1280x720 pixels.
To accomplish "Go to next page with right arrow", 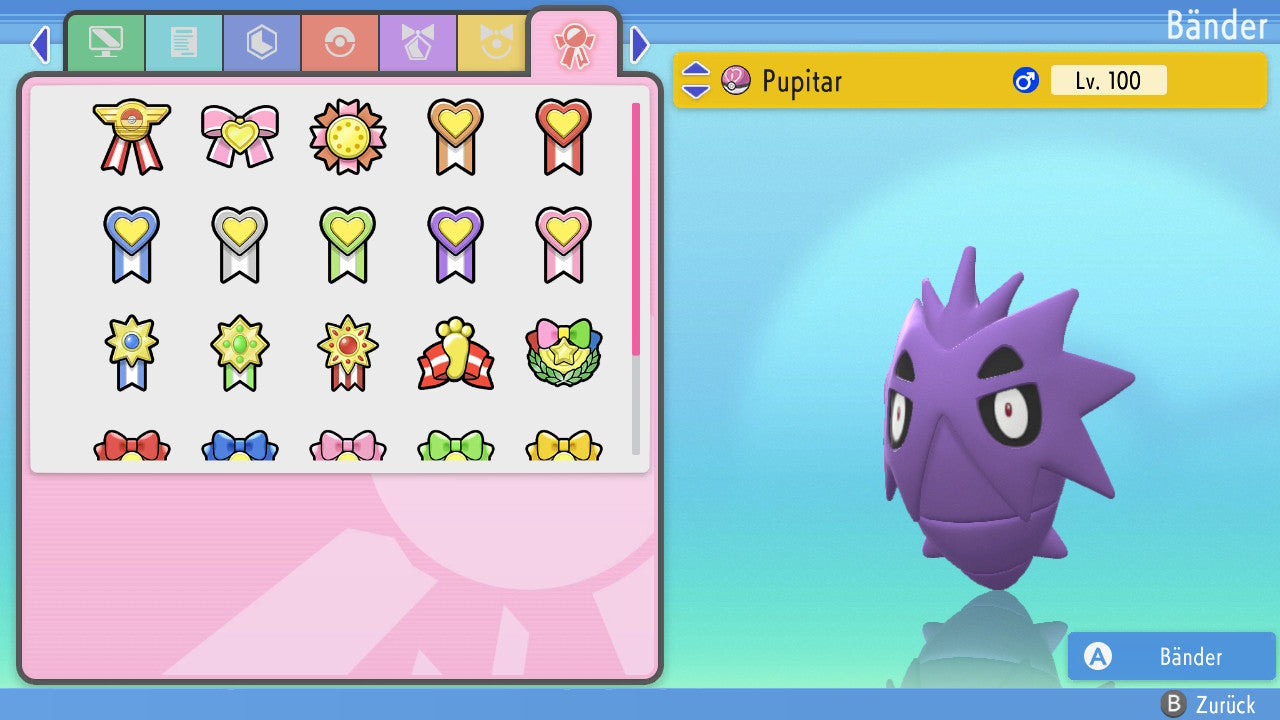I will (640, 44).
